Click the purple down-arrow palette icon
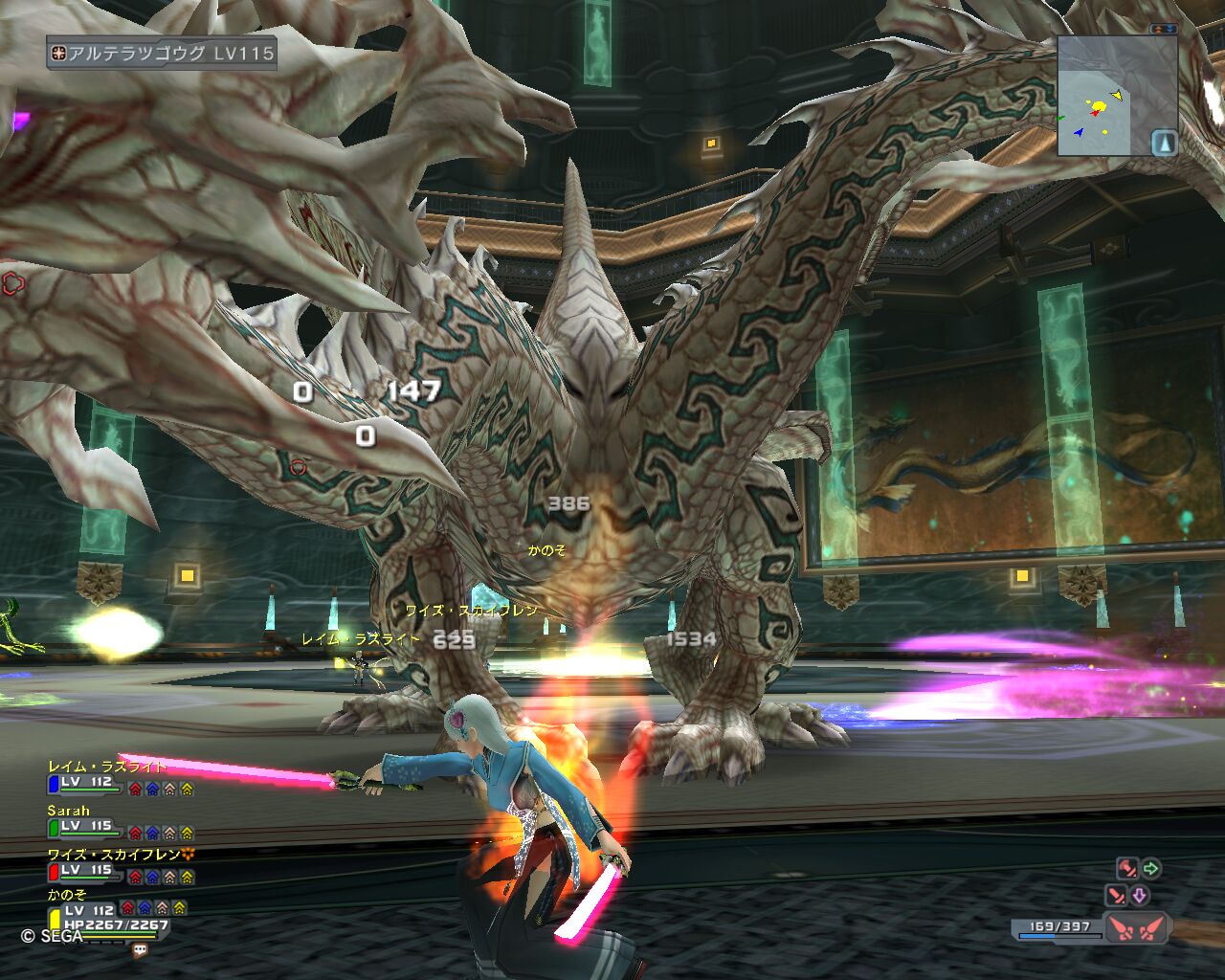 [x=1140, y=896]
